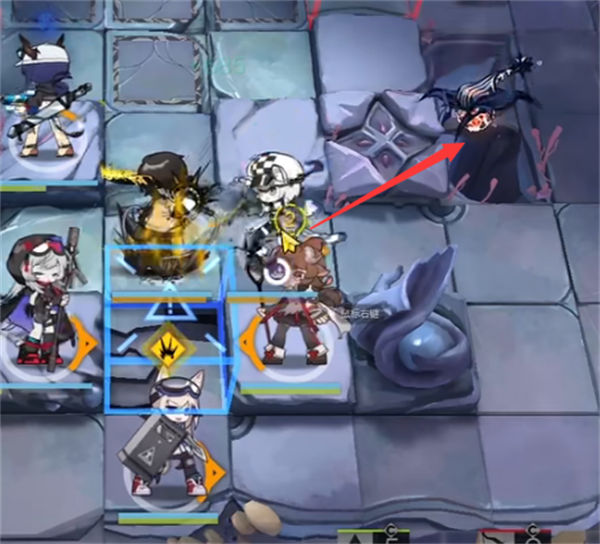Select the hooded operator with red goggles
Image resolution: width=600 pixels, height=544 pixels.
(40, 300)
